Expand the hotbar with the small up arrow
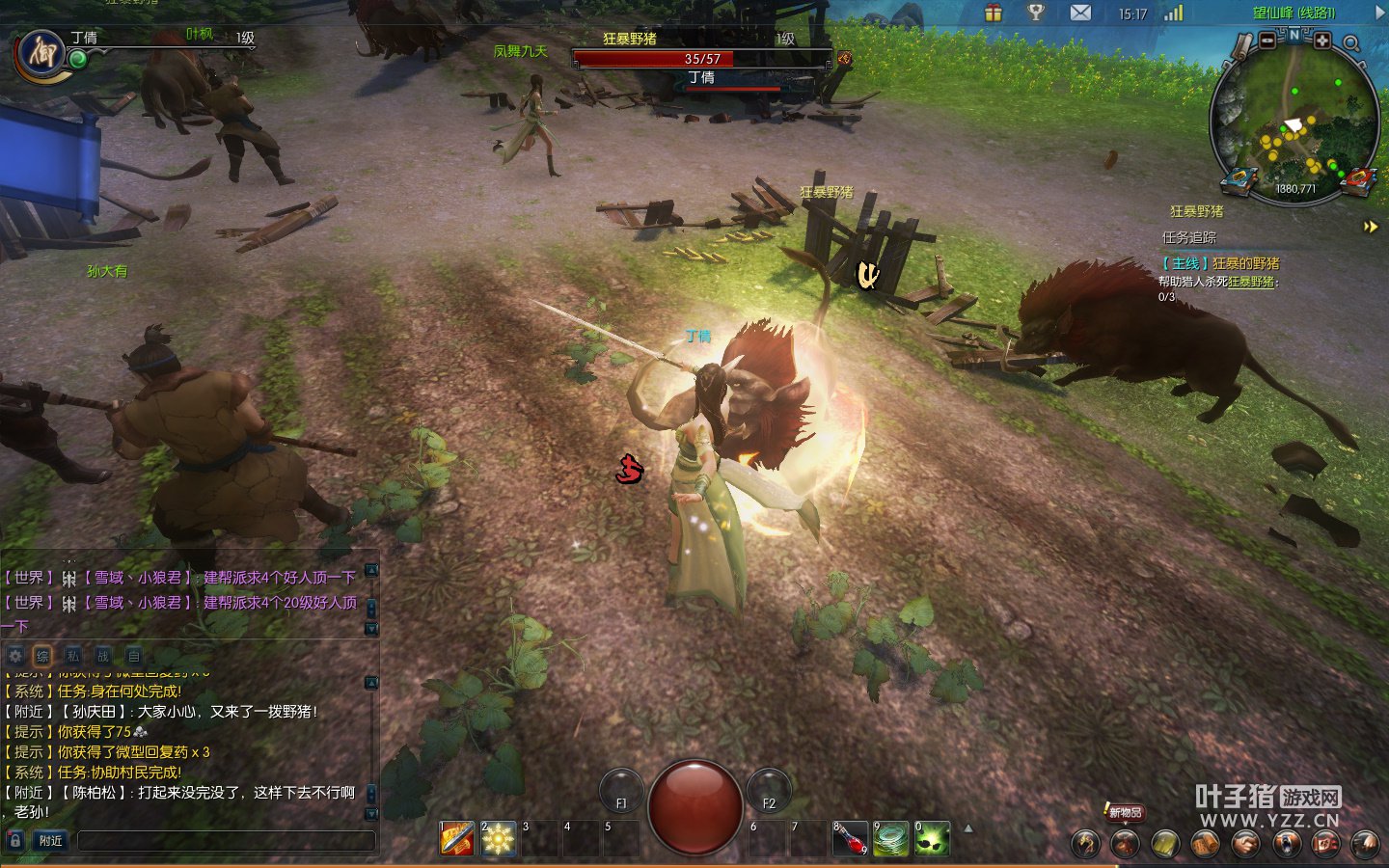The image size is (1389, 868). (x=968, y=828)
